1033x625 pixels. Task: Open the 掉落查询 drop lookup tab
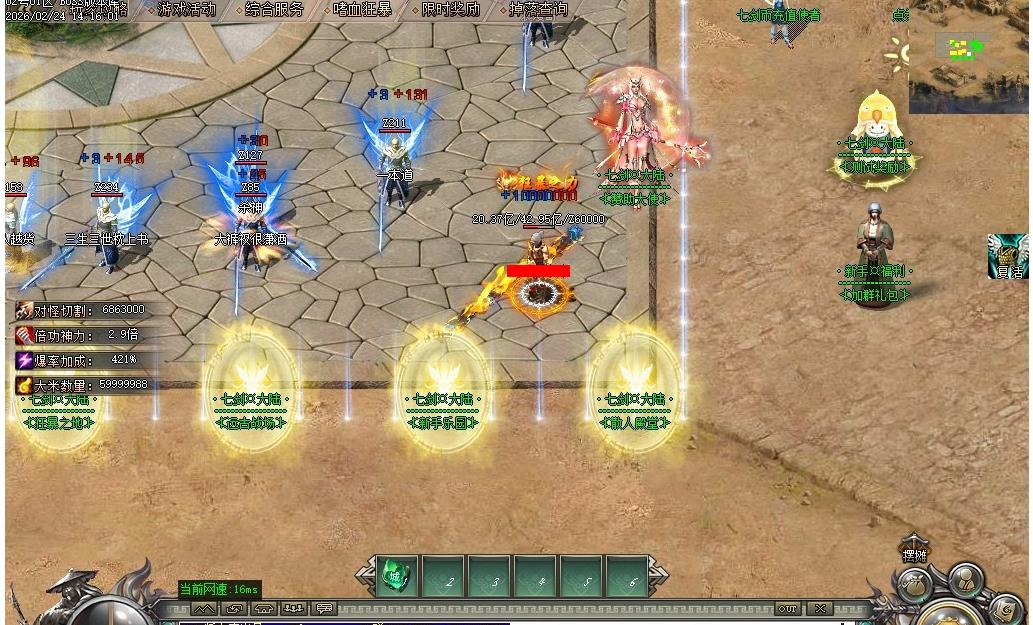pos(538,10)
